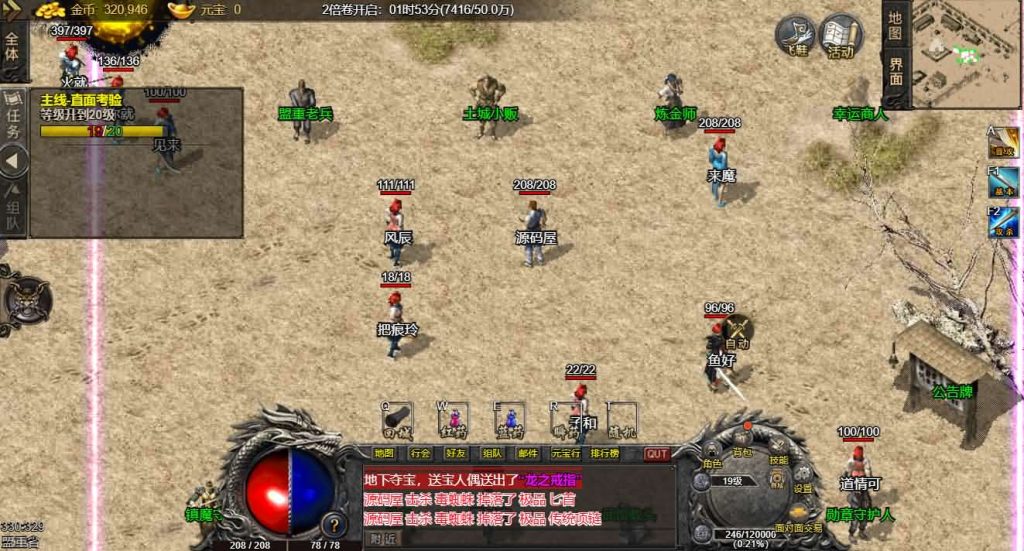Open the 全体 channel tab
Screen dimensions: 1024x551
point(12,46)
